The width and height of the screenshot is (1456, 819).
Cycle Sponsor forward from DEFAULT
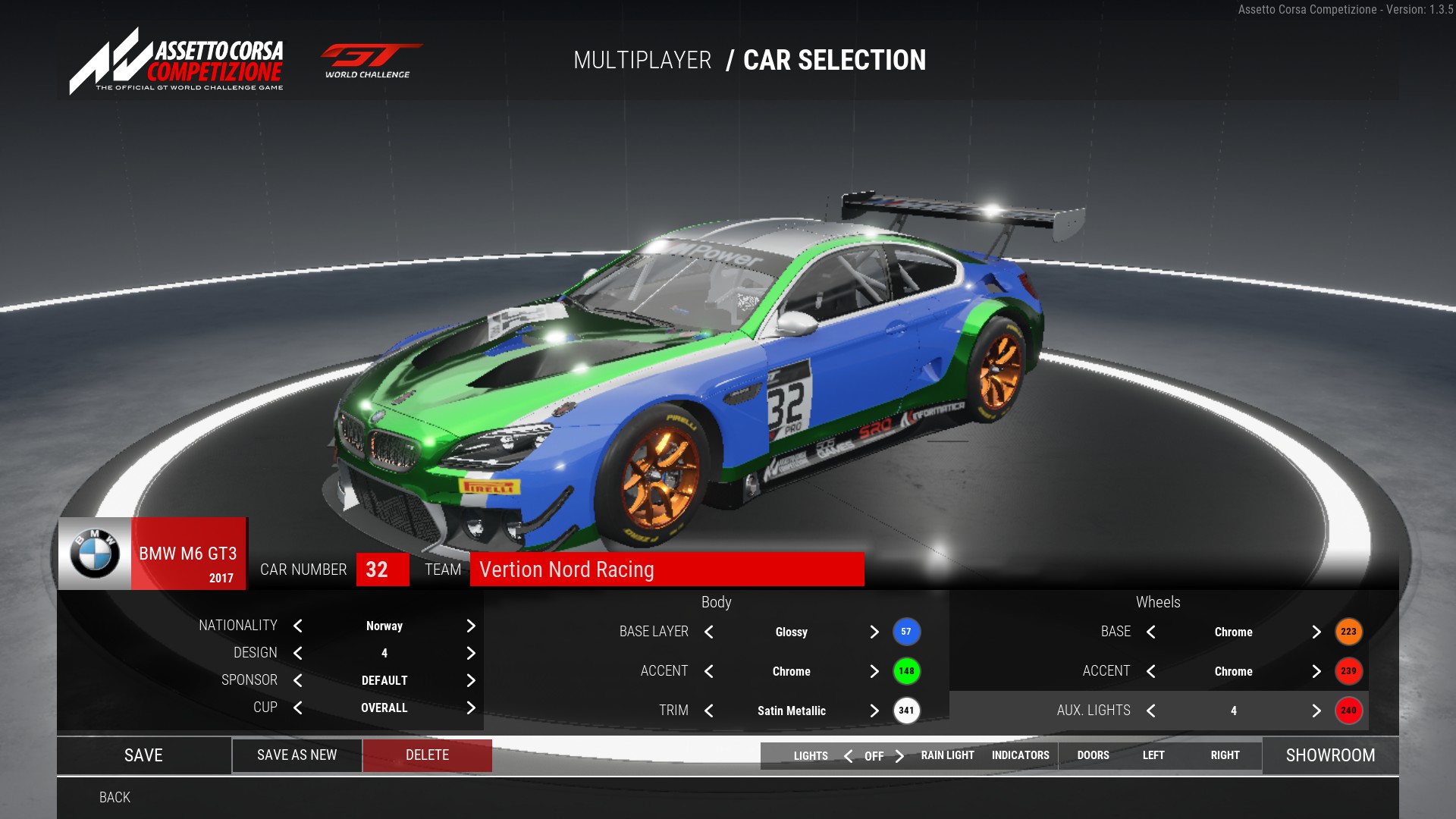pyautogui.click(x=471, y=680)
